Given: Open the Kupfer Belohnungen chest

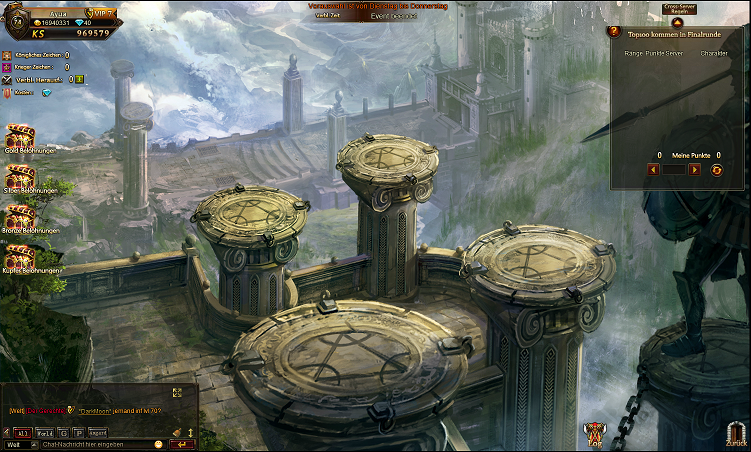Looking at the screenshot, I should coord(20,257).
